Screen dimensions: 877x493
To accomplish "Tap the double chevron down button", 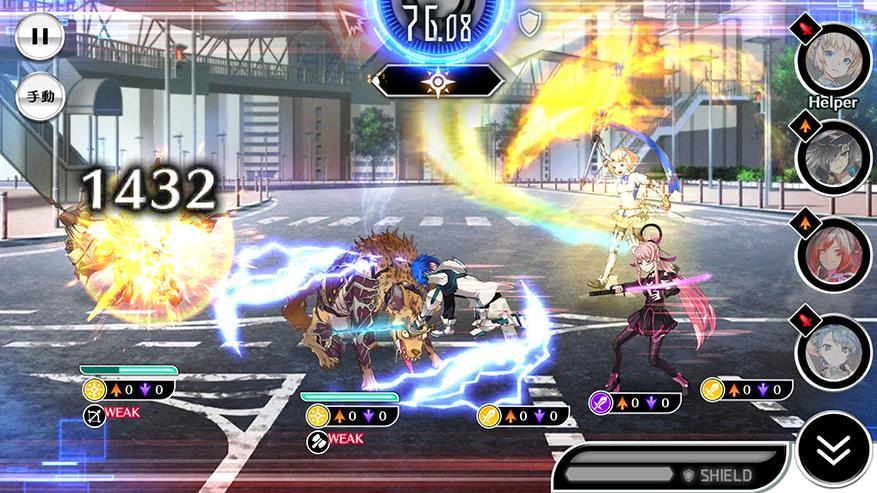I will point(833,451).
